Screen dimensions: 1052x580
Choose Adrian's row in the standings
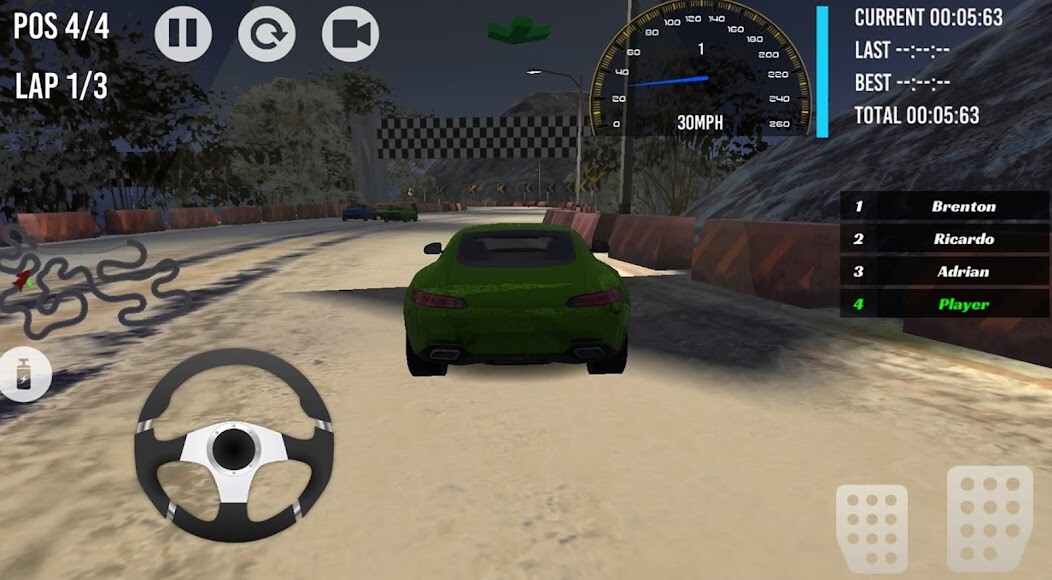pos(944,271)
